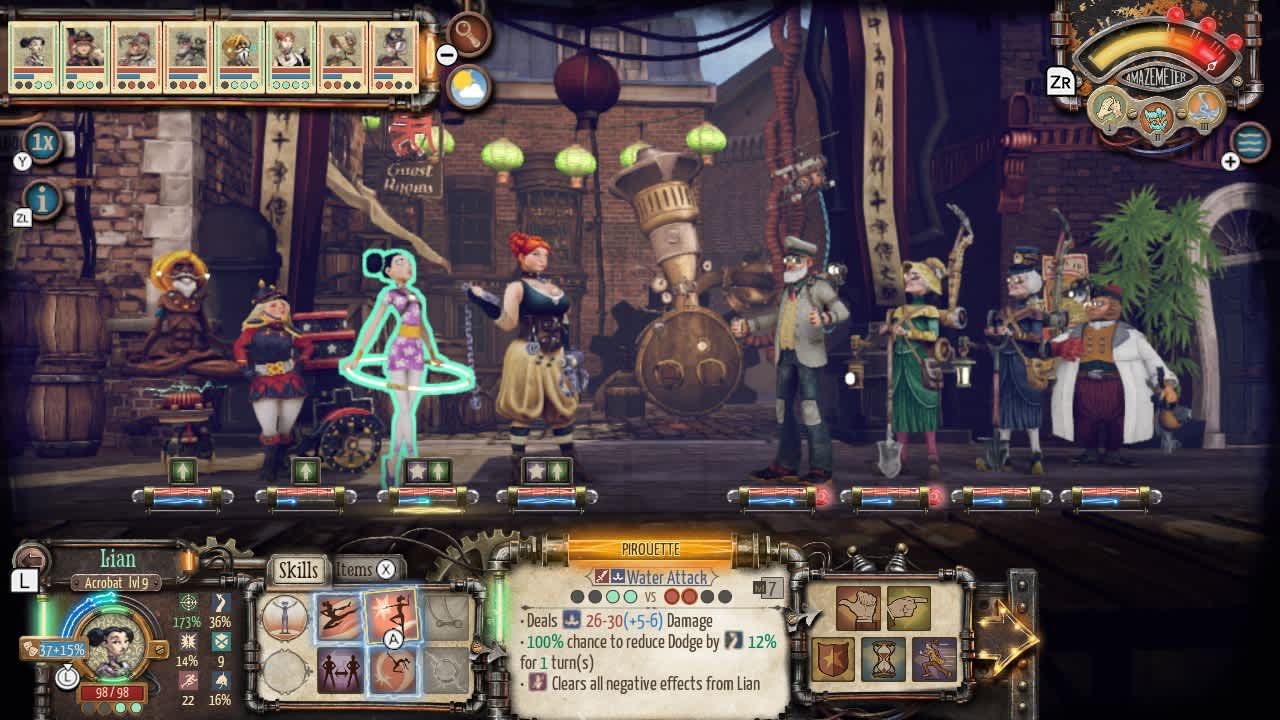Screen dimensions: 1280x720
Task: Open the Items tab
Action: click(x=355, y=569)
